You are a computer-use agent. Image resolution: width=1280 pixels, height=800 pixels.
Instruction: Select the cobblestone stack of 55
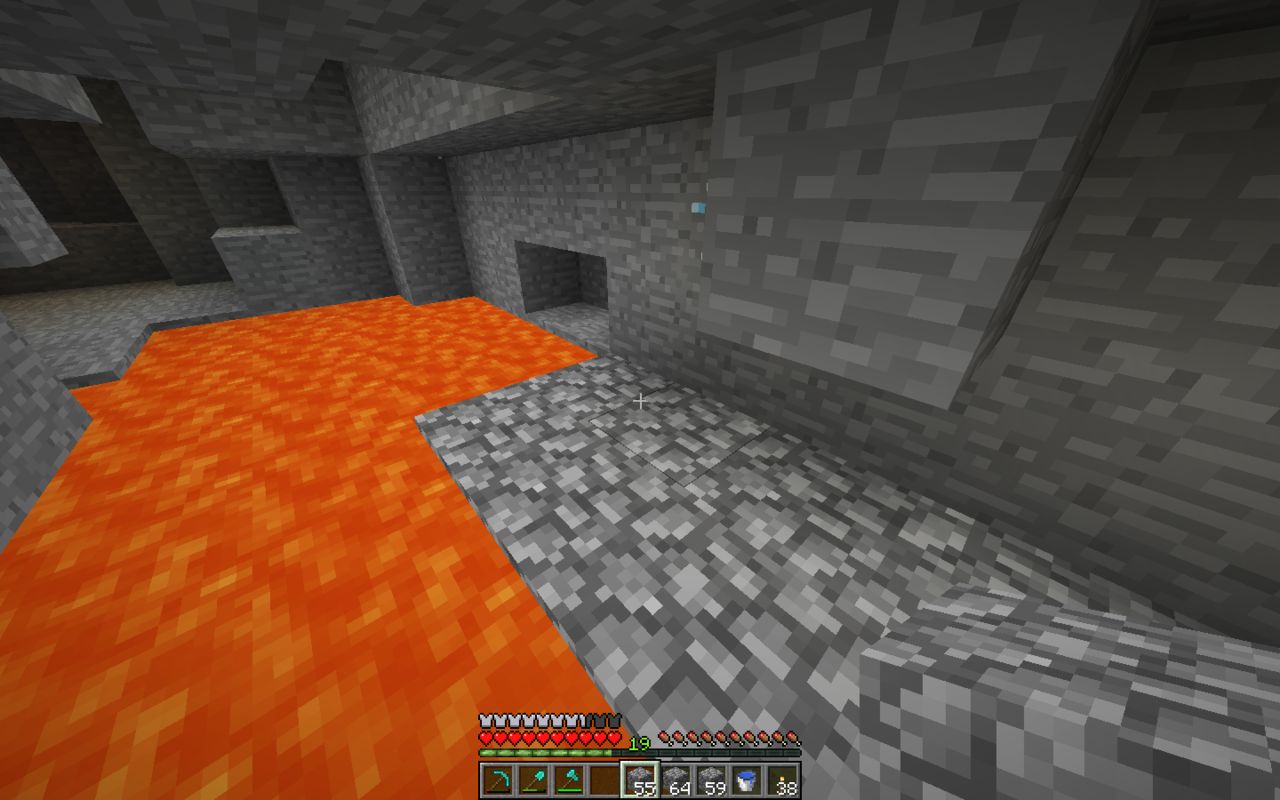coord(640,780)
